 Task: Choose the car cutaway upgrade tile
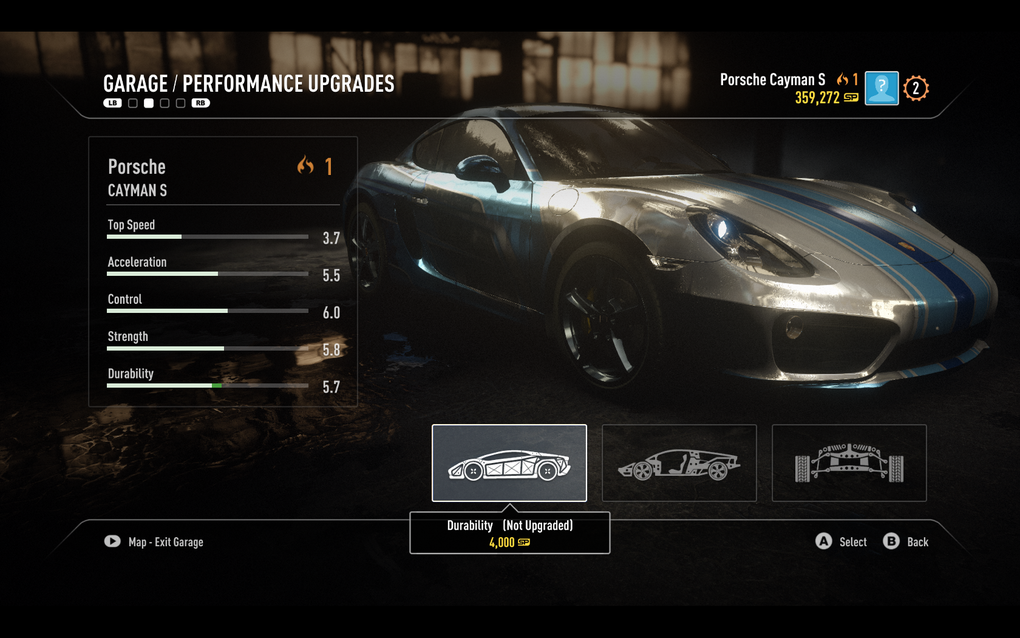[x=679, y=463]
